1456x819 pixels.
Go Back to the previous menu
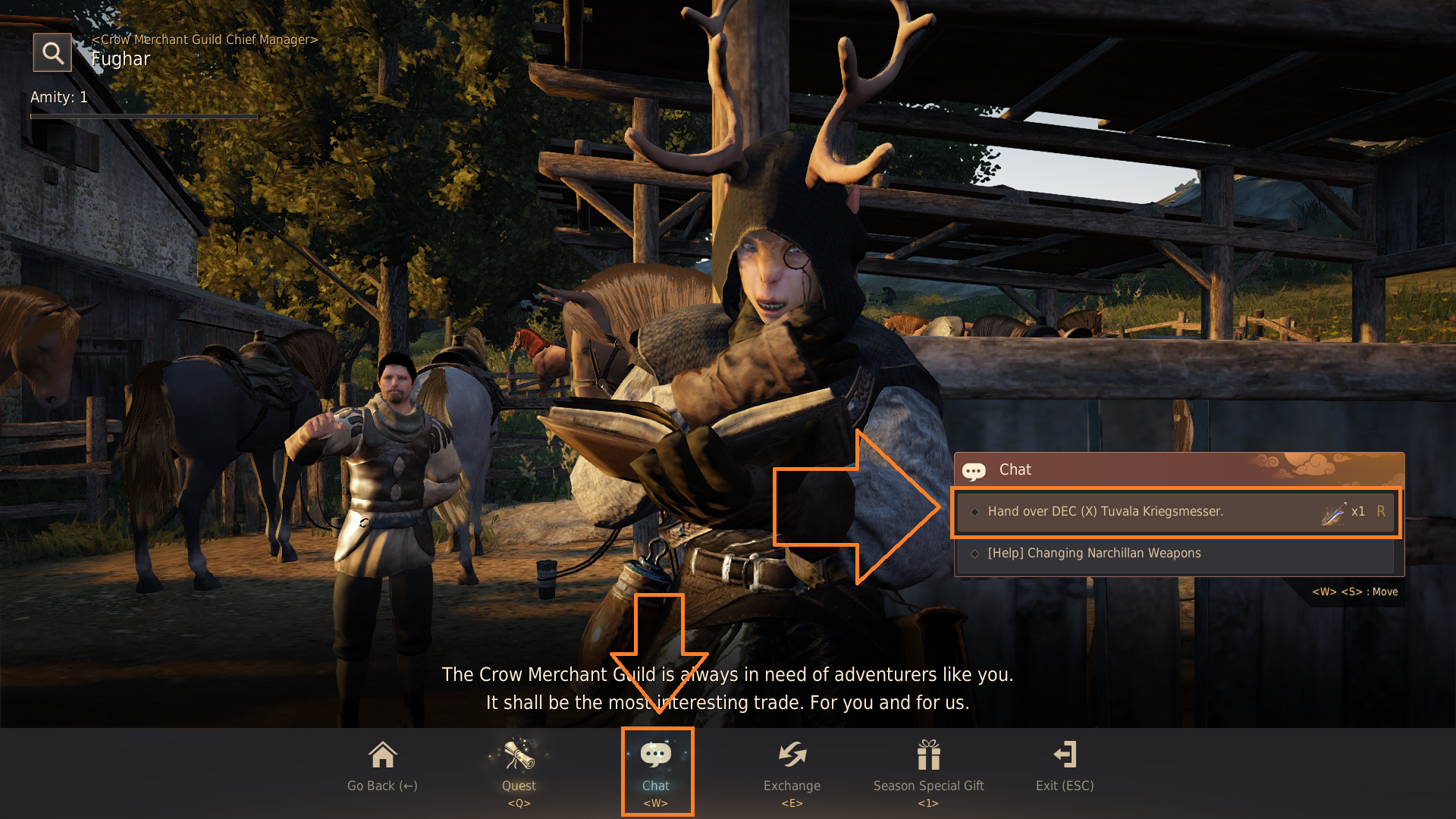[x=382, y=767]
